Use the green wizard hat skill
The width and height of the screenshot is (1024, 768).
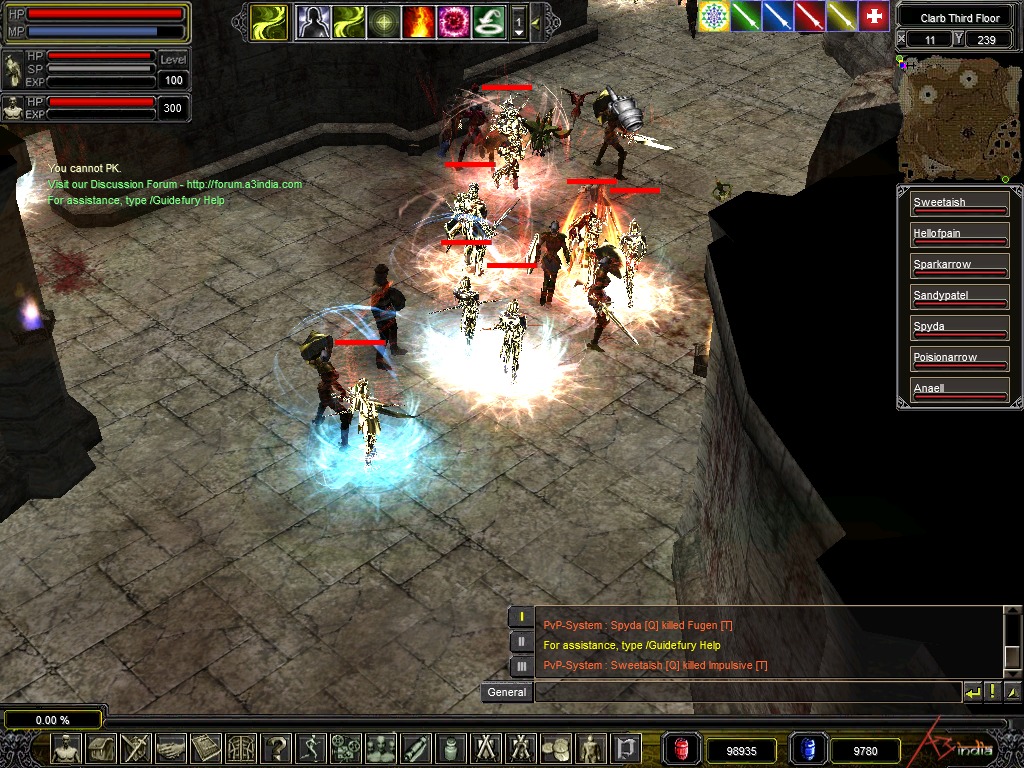(488, 21)
